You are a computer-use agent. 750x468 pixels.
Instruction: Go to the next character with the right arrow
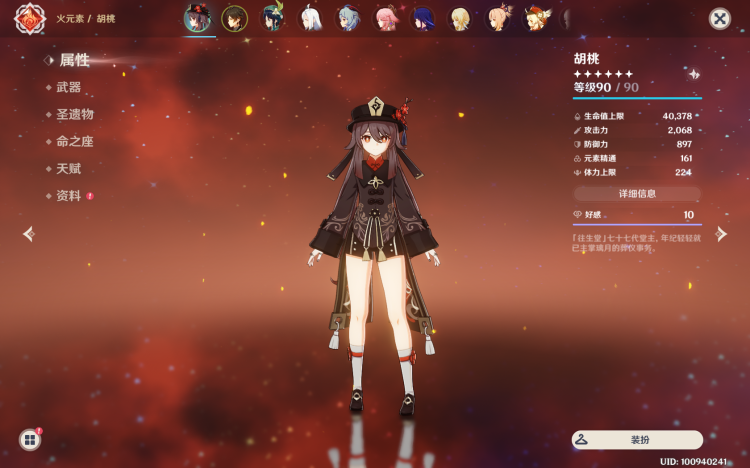coord(721,234)
